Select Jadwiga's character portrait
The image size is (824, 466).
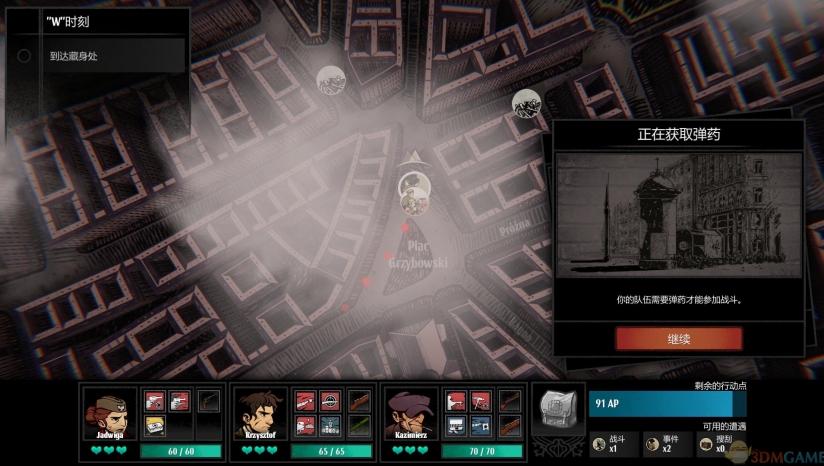[x=110, y=413]
